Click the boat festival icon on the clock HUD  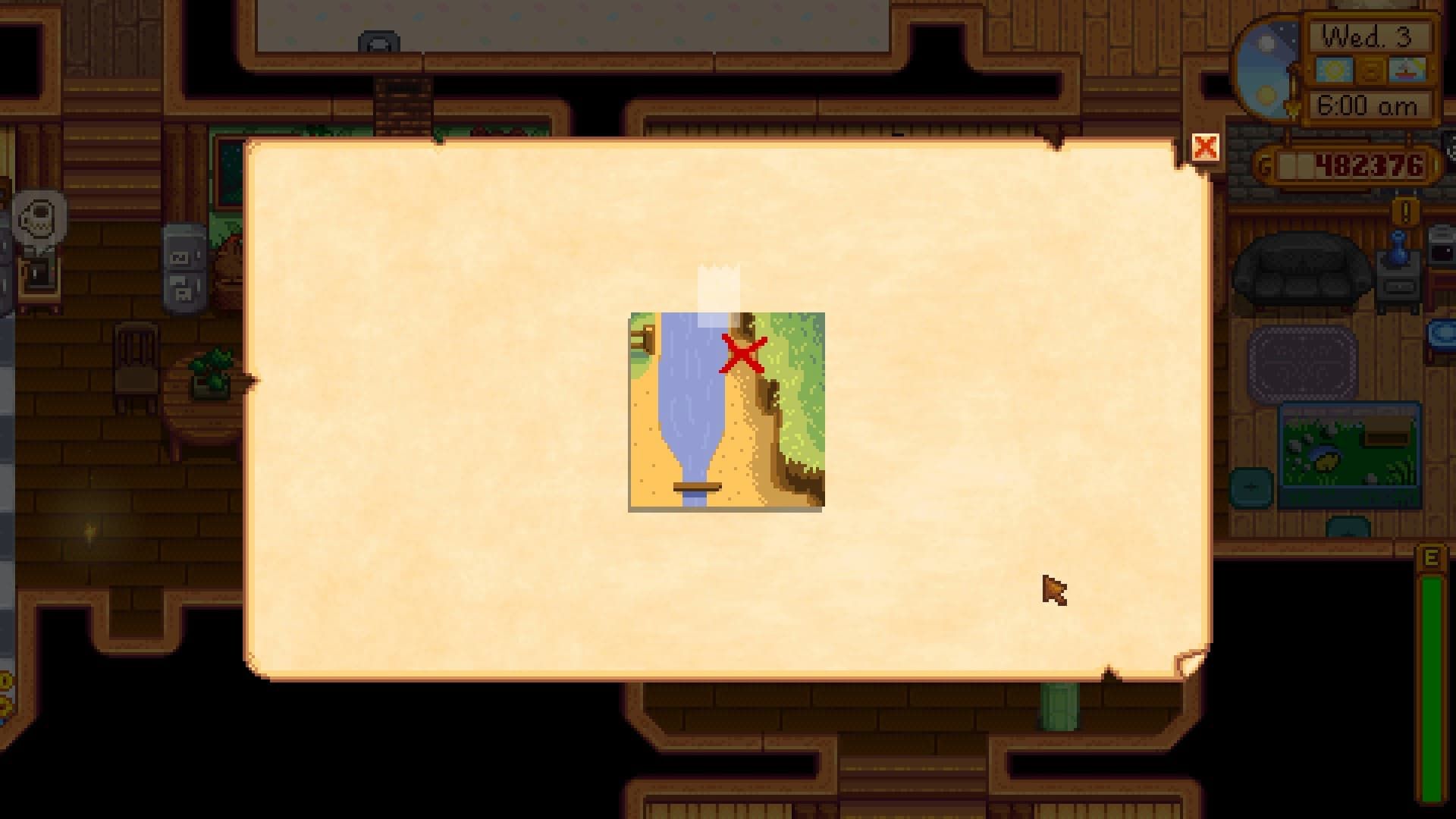pos(1407,69)
